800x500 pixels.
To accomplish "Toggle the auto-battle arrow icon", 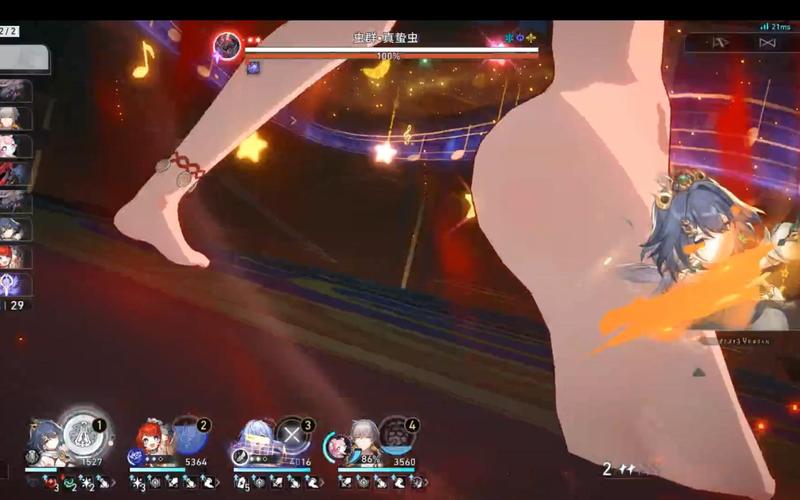I will point(717,43).
